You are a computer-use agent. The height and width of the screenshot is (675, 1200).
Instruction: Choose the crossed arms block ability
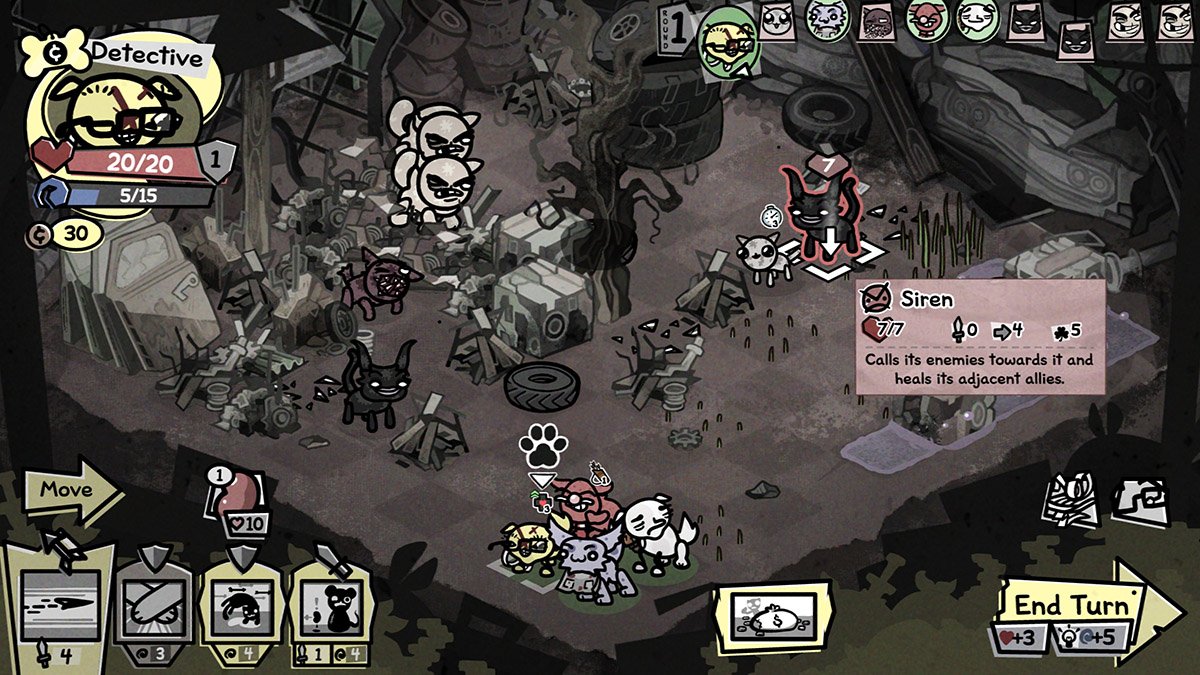[x=151, y=602]
